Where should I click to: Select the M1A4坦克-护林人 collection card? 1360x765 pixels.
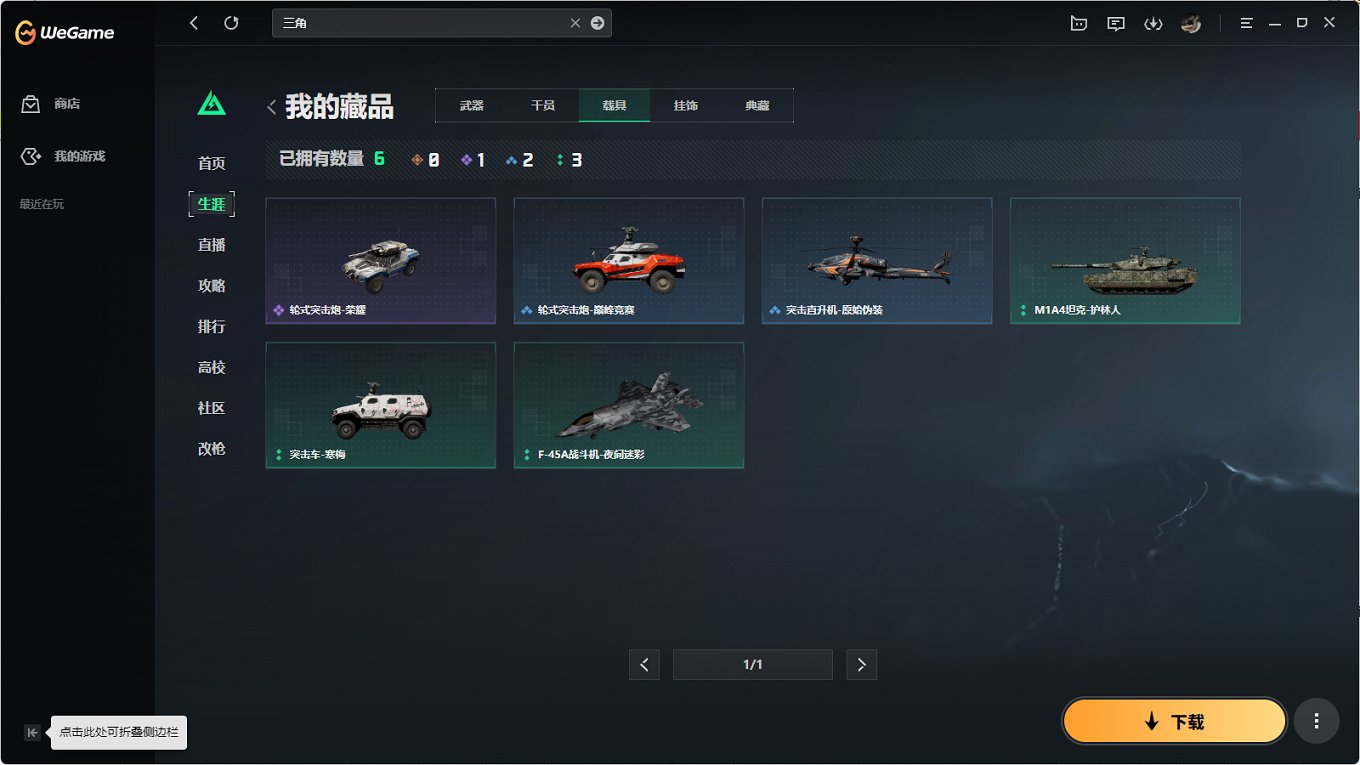(x=1125, y=260)
